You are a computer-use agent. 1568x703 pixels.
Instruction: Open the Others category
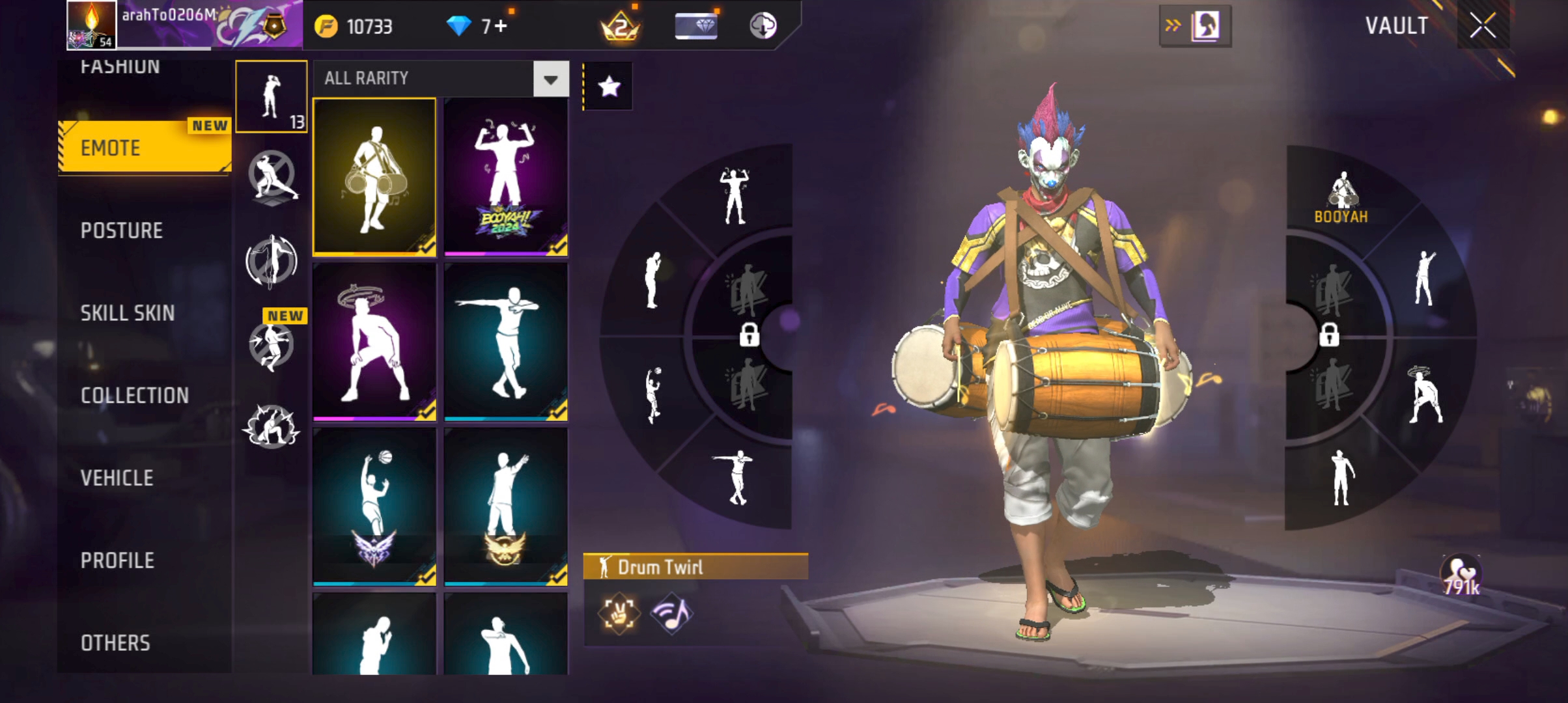[x=115, y=643]
